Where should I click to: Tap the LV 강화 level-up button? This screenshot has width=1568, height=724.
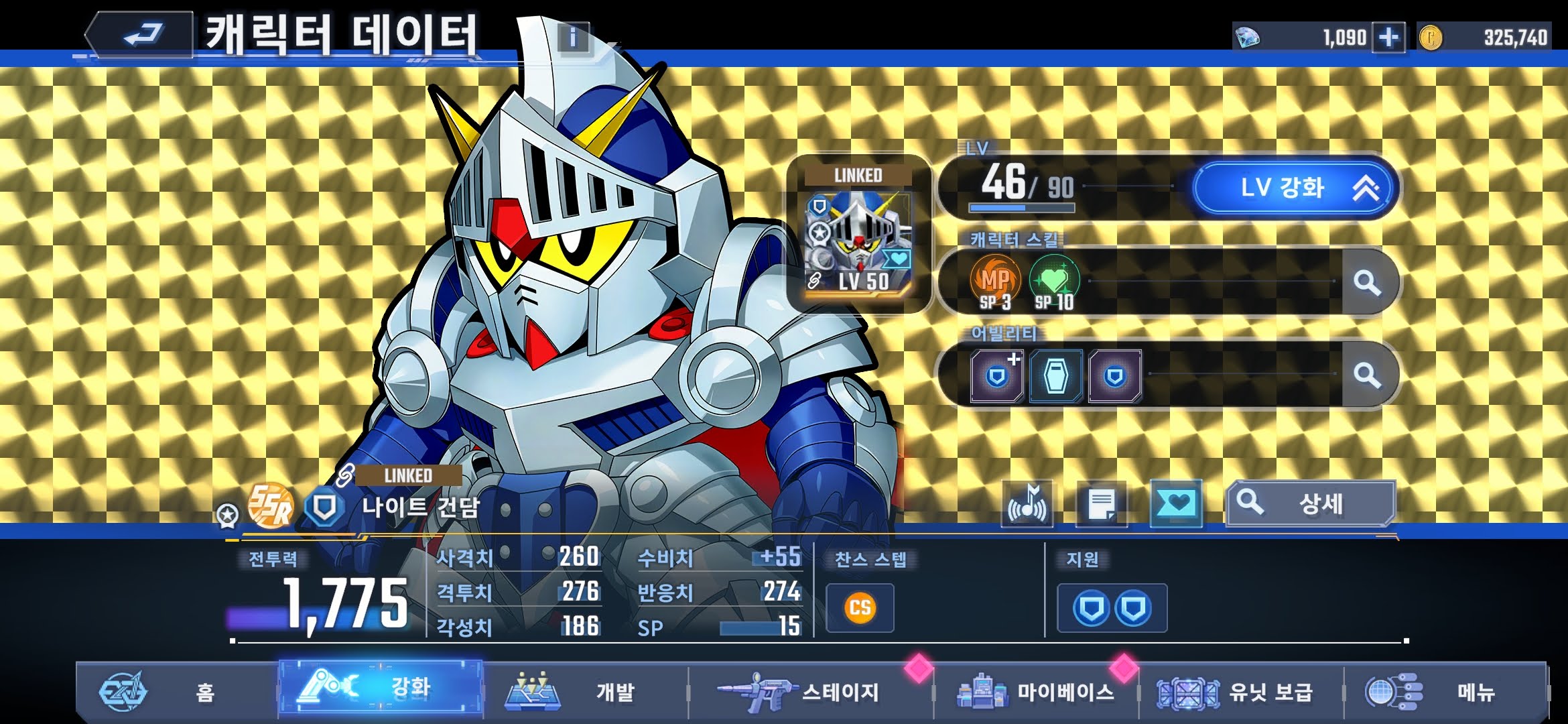1295,188
